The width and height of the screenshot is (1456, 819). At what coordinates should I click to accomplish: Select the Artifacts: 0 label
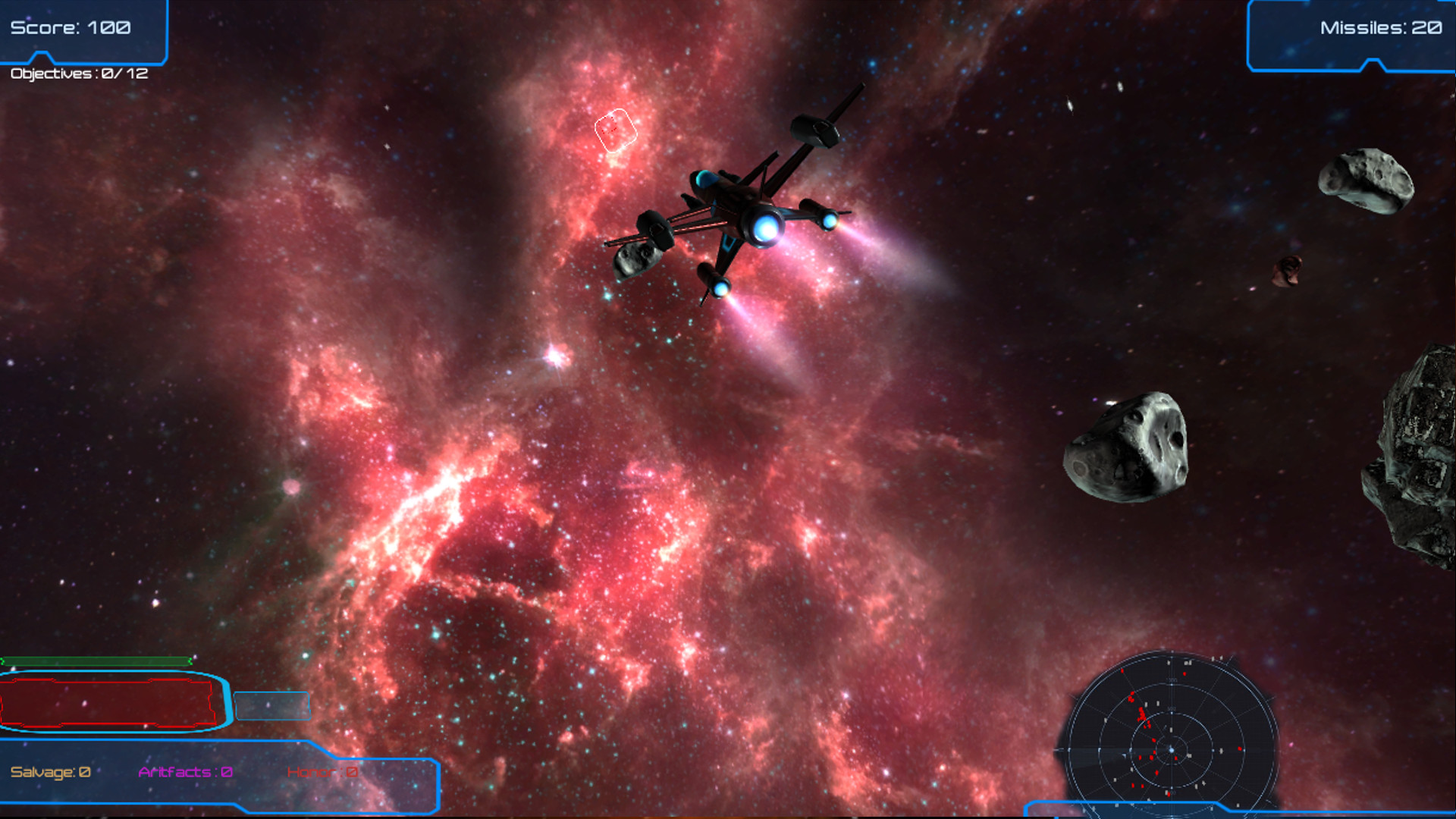tap(185, 771)
